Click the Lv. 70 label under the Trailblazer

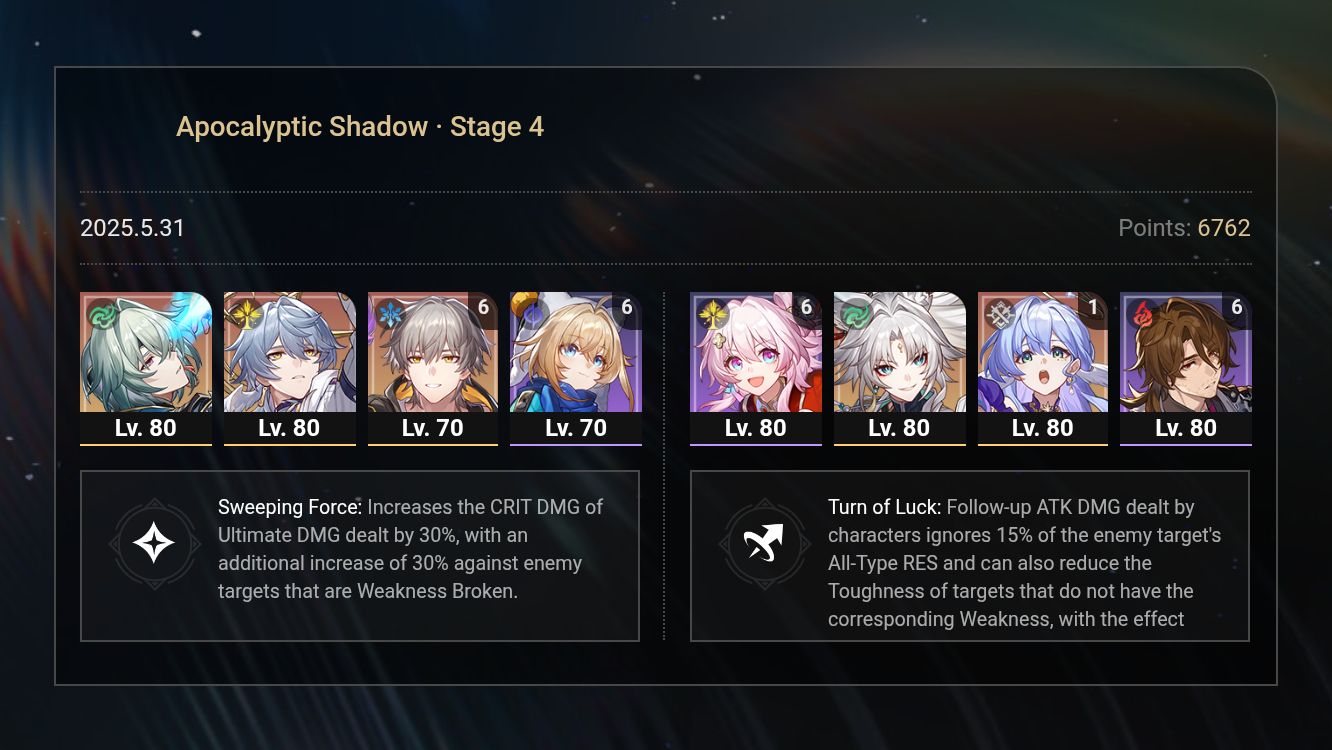pyautogui.click(x=433, y=428)
